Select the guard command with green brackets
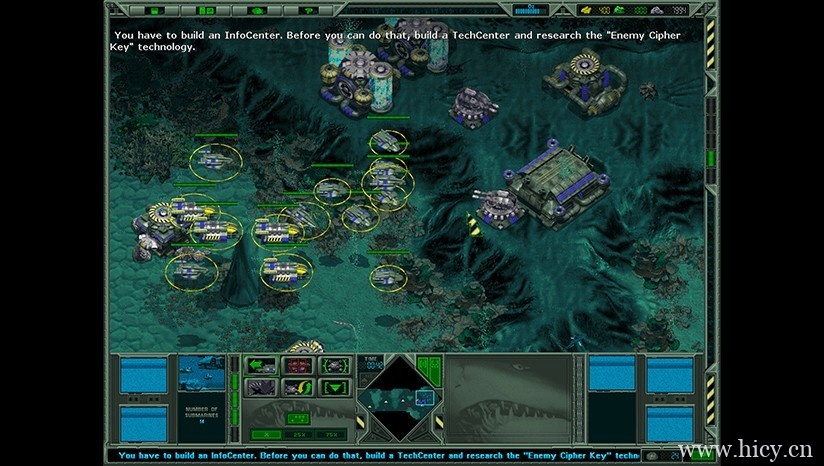 click(333, 365)
